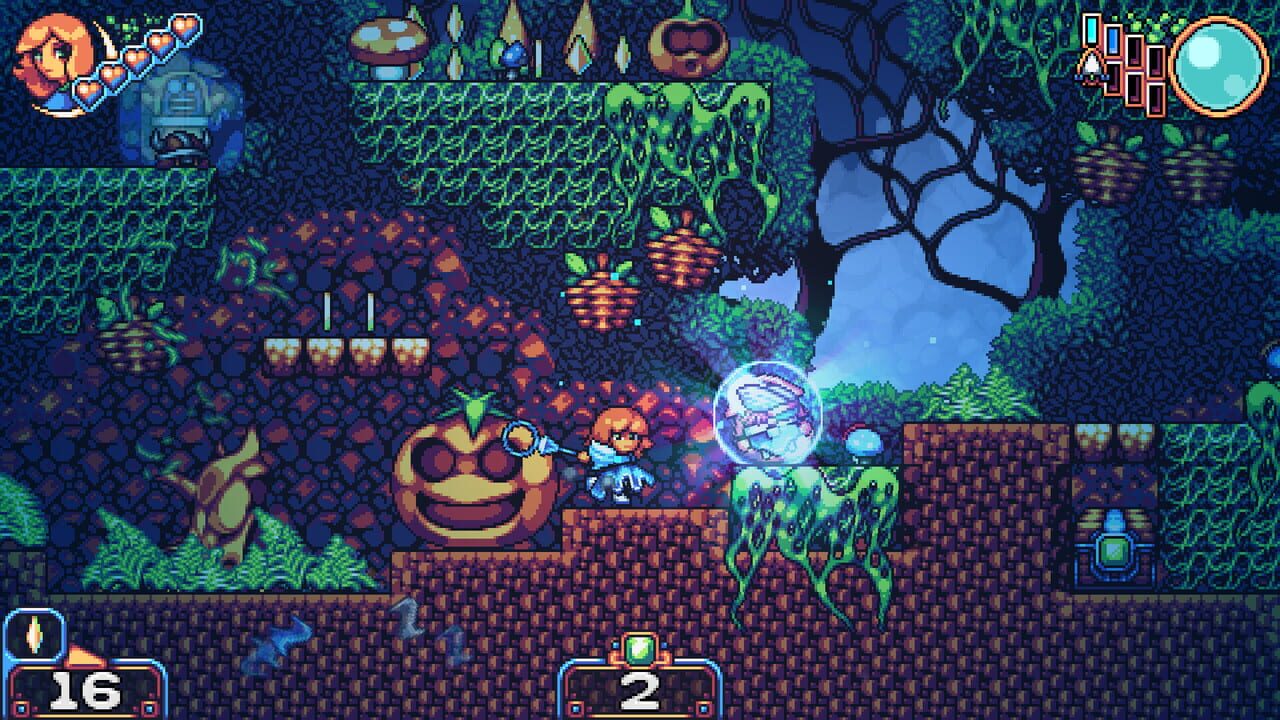Select the heroine's portrait in the top-left HUD
Viewport: 1280px width, 720px height.
tap(55, 62)
